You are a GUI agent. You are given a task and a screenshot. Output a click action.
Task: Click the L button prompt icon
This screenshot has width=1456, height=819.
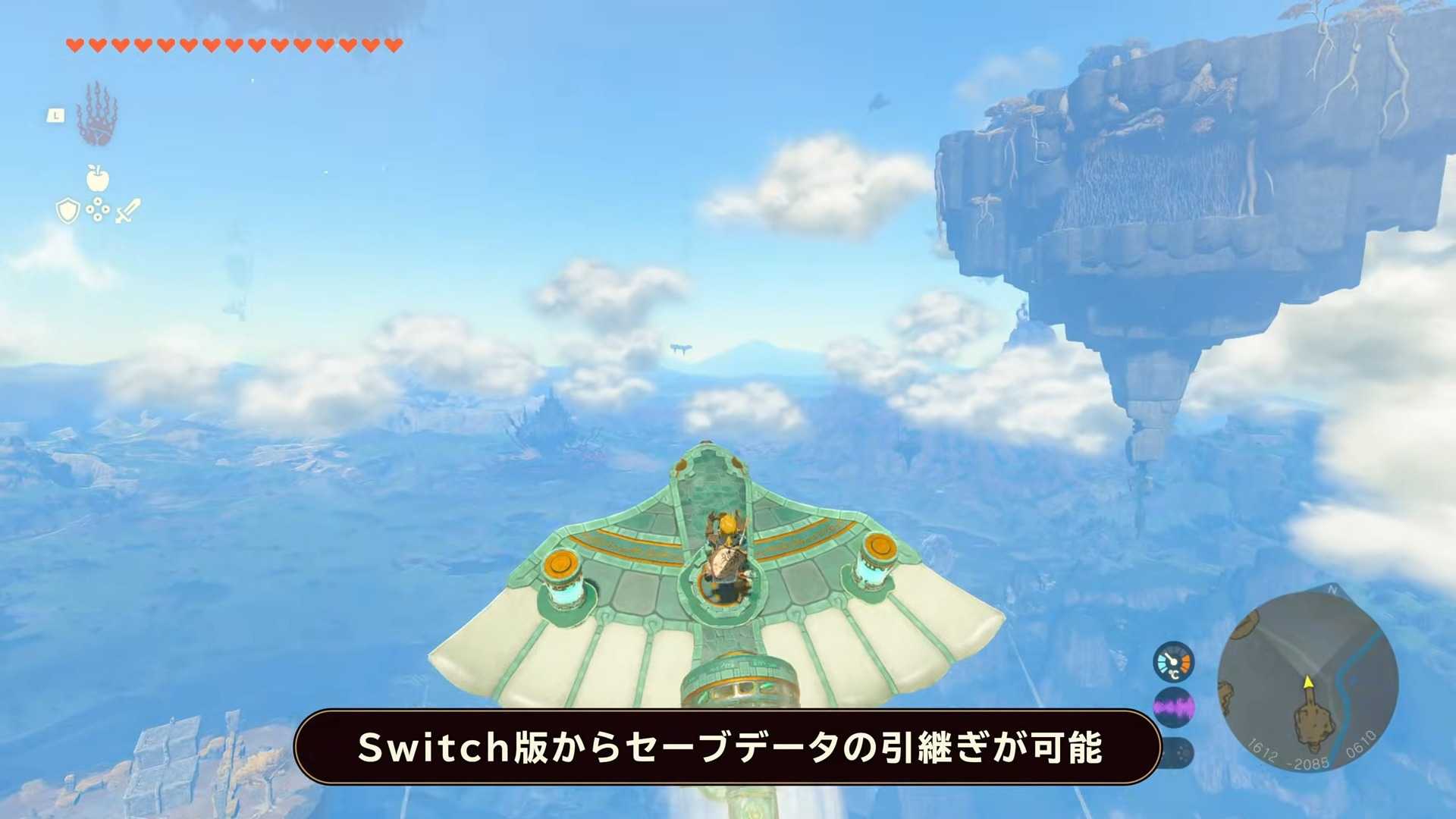click(56, 115)
